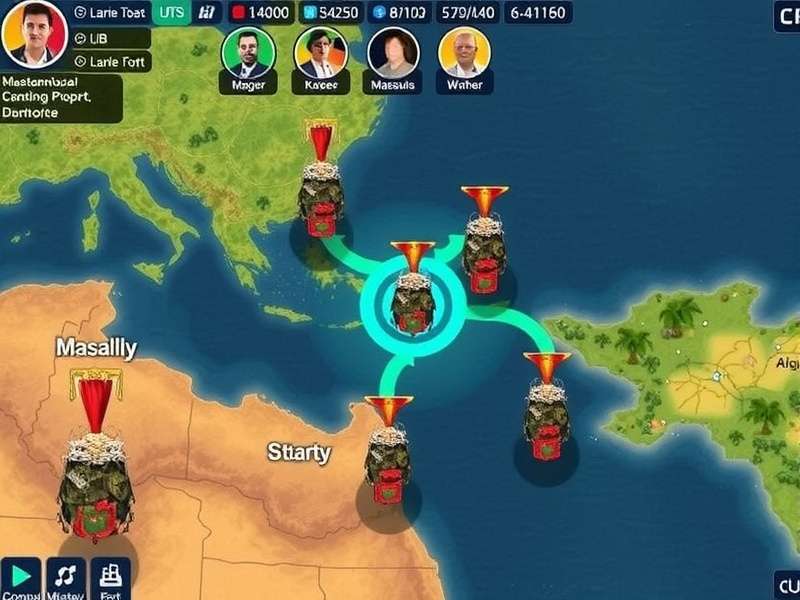Image resolution: width=800 pixels, height=600 pixels.
Task: Toggle the music note button
Action: tap(66, 577)
